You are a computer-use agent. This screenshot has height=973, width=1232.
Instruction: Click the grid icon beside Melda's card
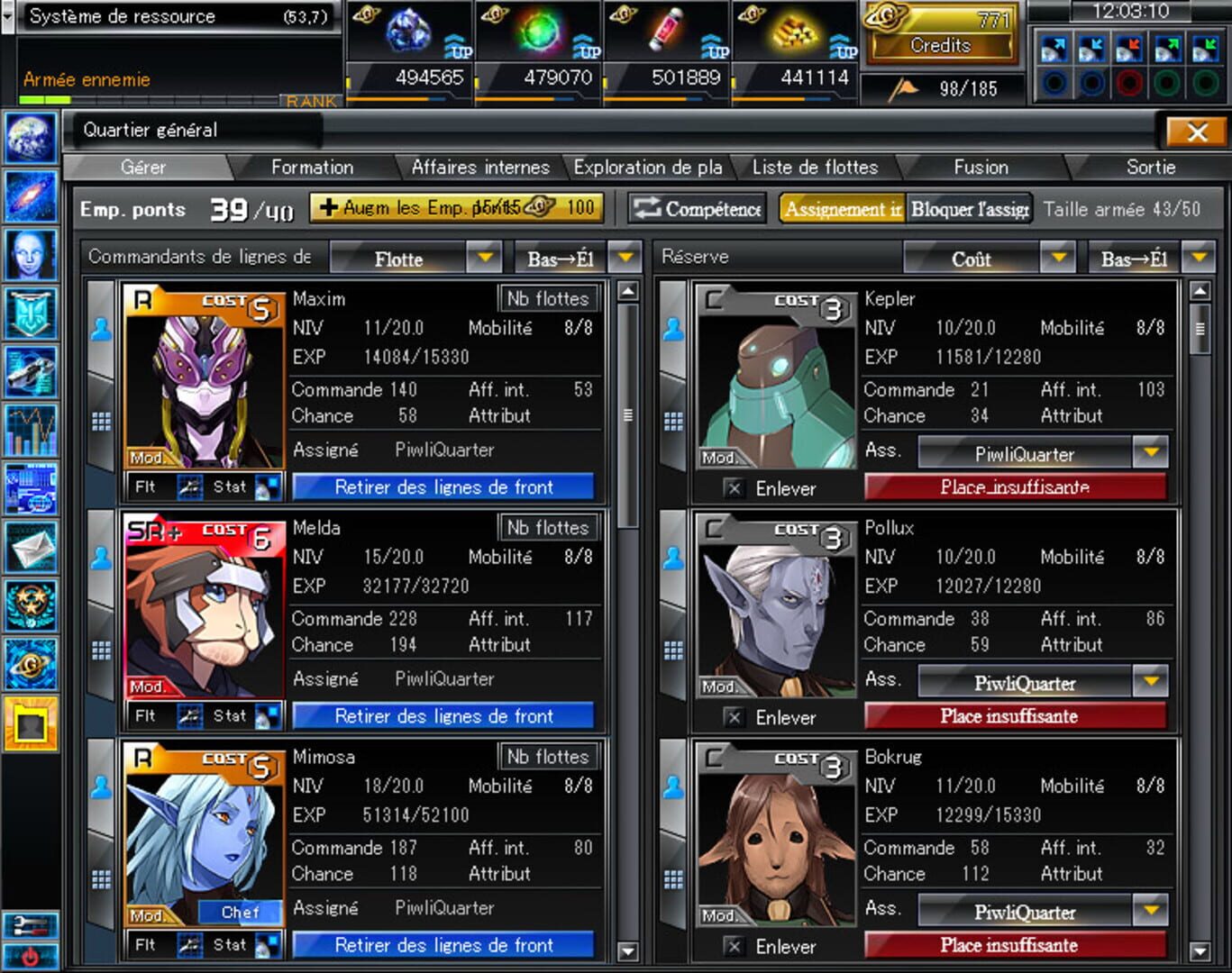point(99,646)
